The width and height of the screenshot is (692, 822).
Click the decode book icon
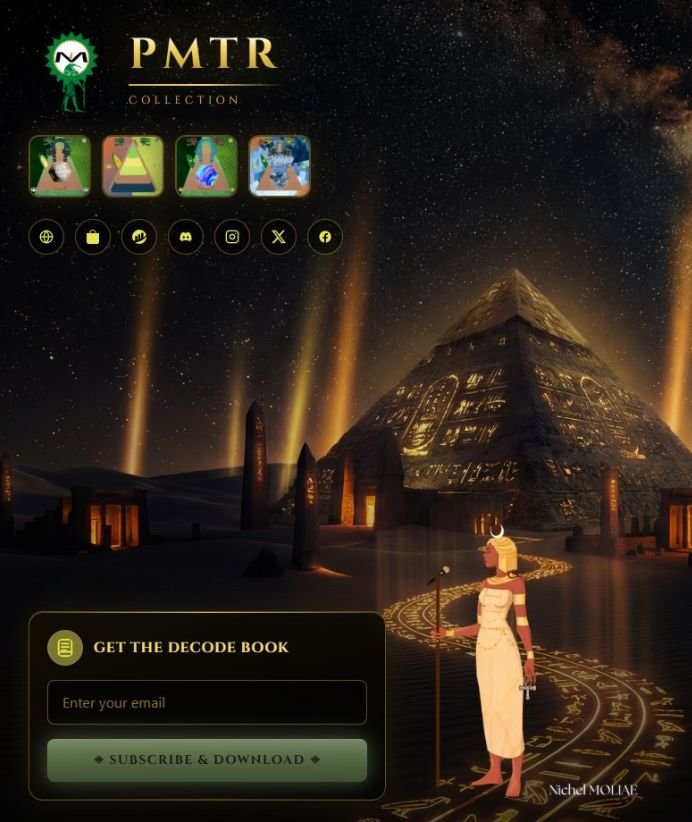coord(65,648)
